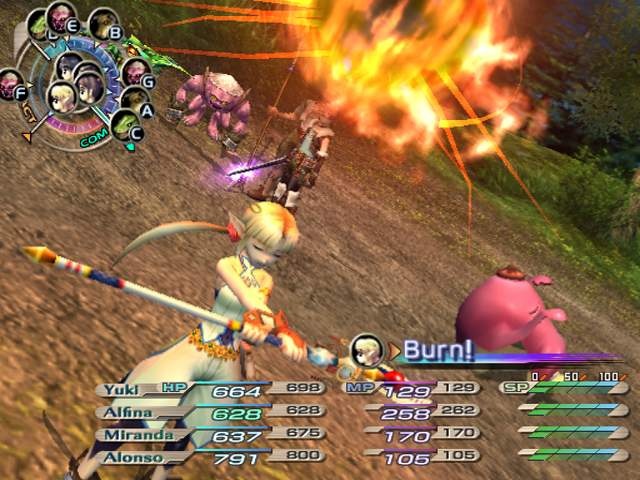Choose Miranda in the party list
Screen dimensions: 640x480
pos(122,434)
